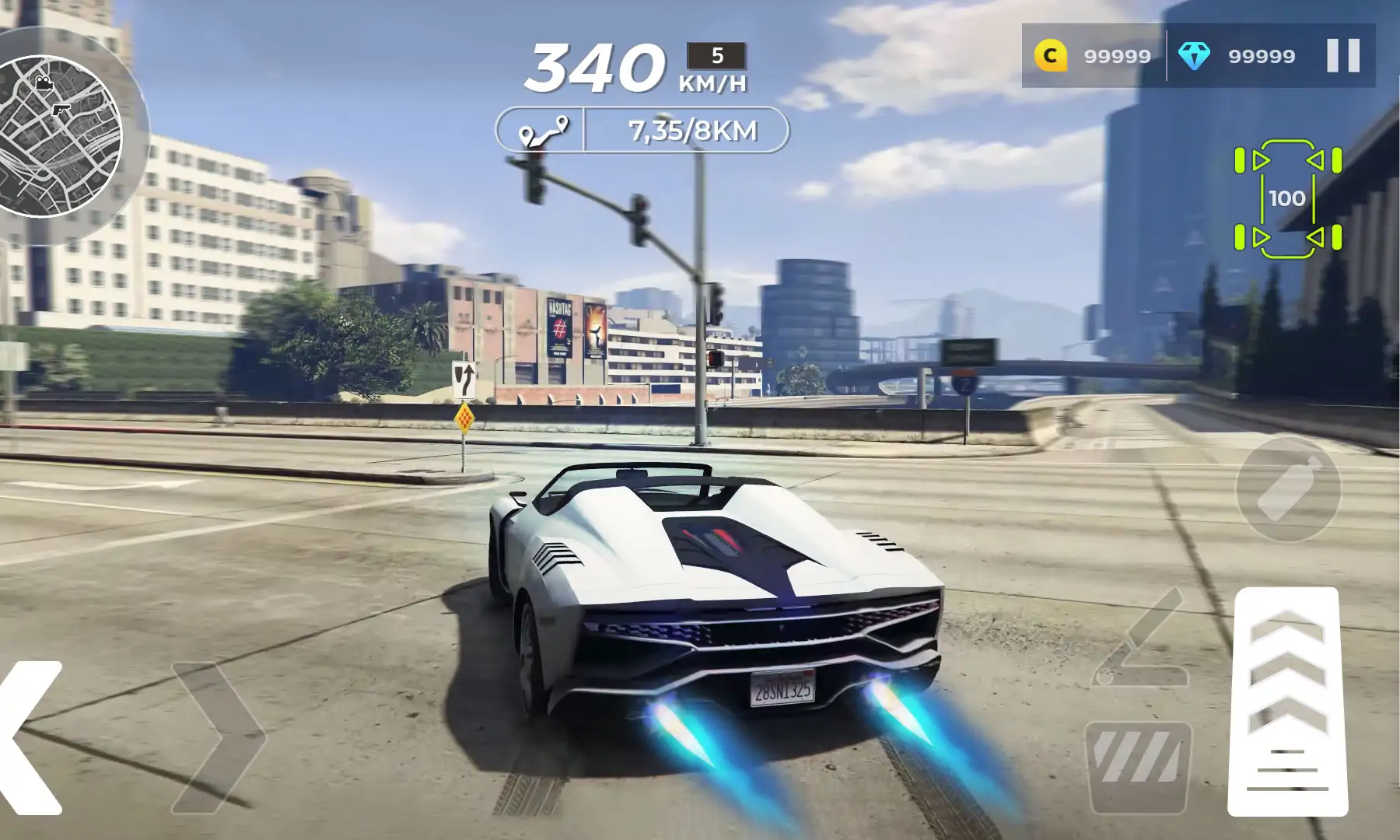Steer right with the right arrow

(218, 737)
